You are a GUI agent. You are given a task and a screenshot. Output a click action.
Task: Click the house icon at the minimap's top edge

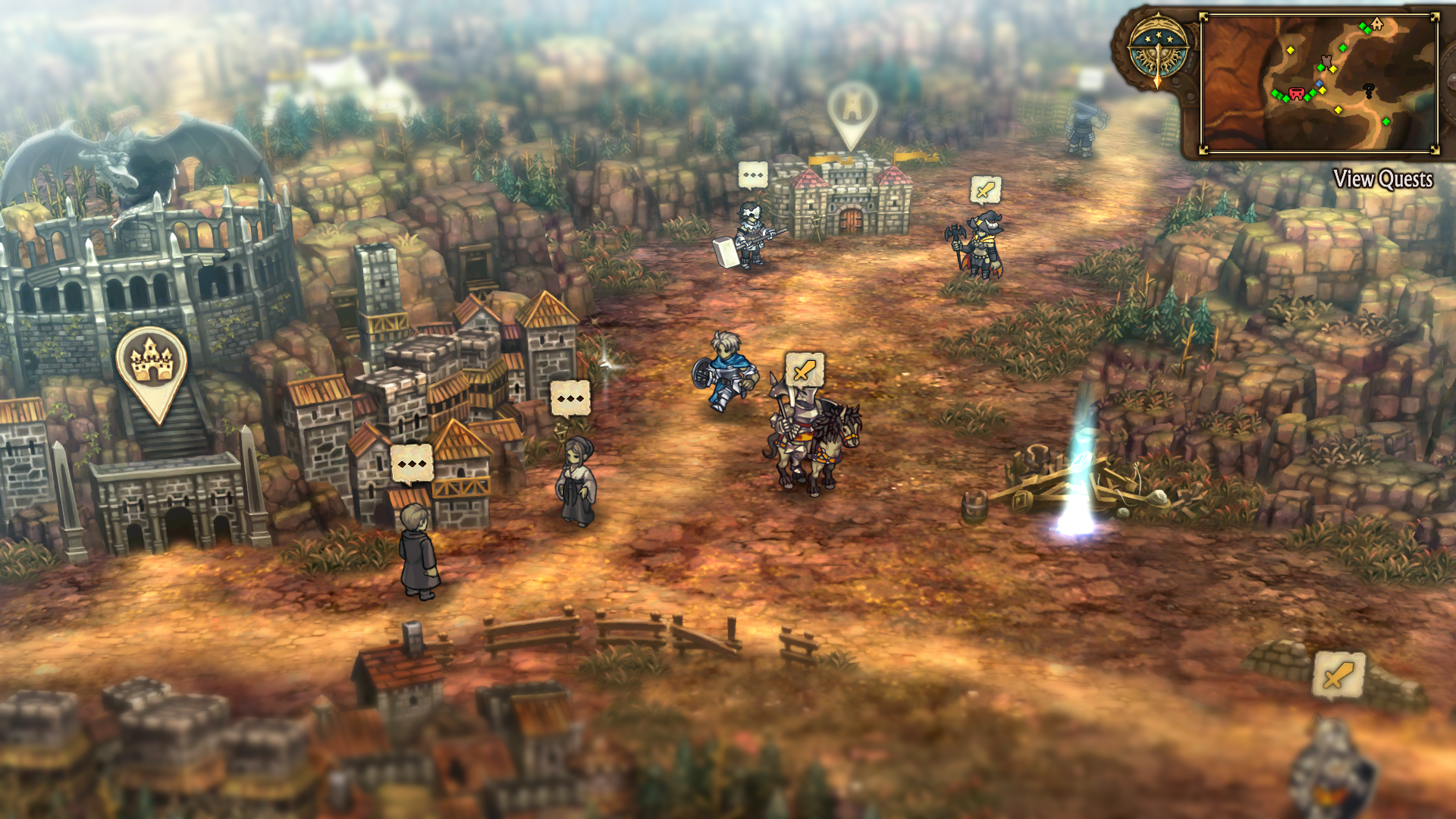[1377, 24]
